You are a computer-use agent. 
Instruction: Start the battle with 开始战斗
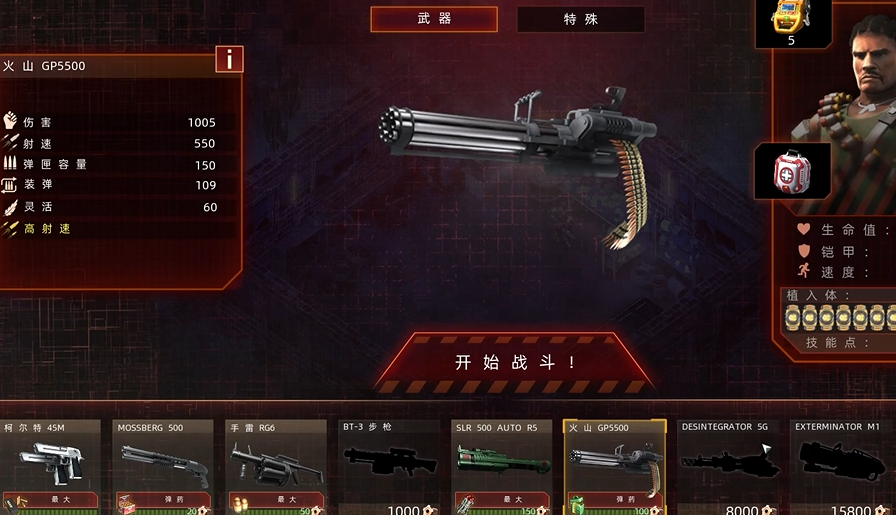click(515, 362)
